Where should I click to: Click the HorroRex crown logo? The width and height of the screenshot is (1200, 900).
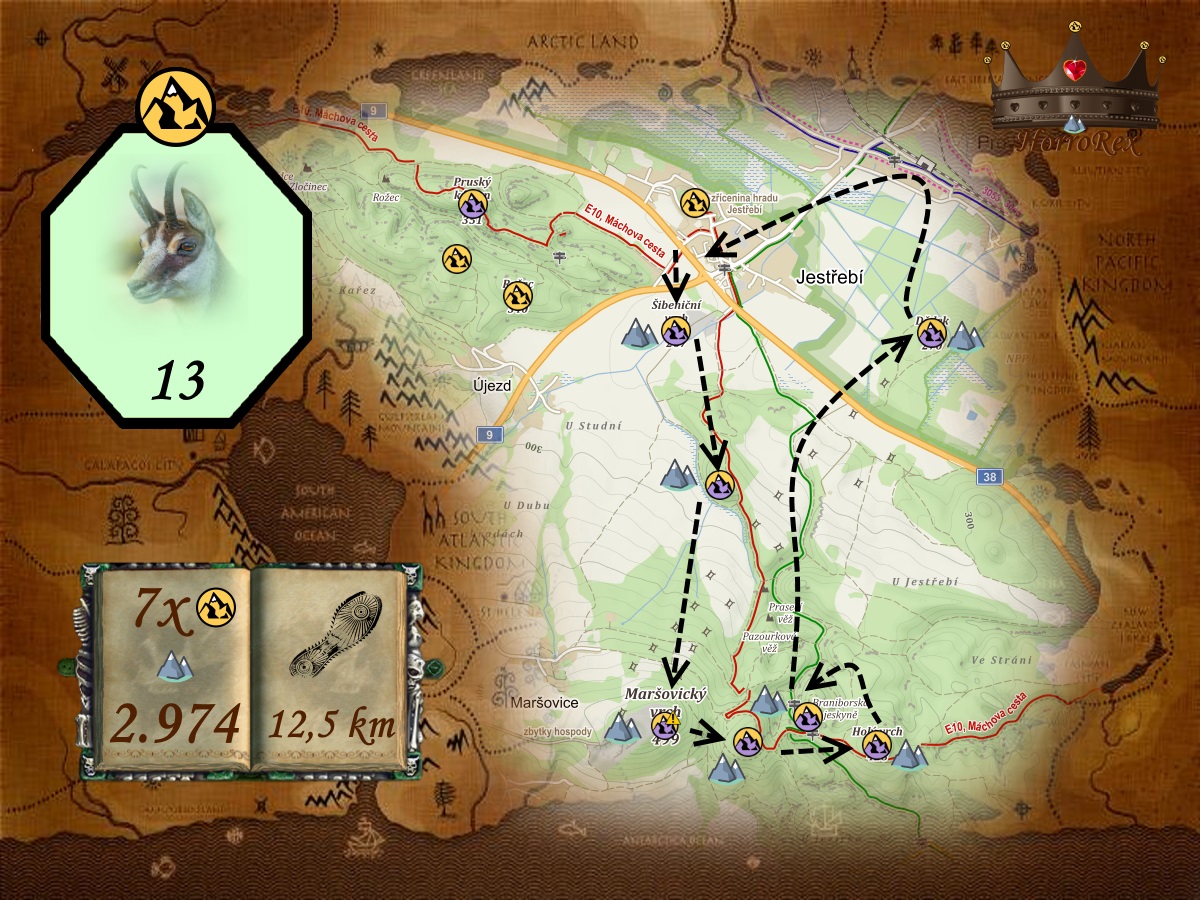1075,90
